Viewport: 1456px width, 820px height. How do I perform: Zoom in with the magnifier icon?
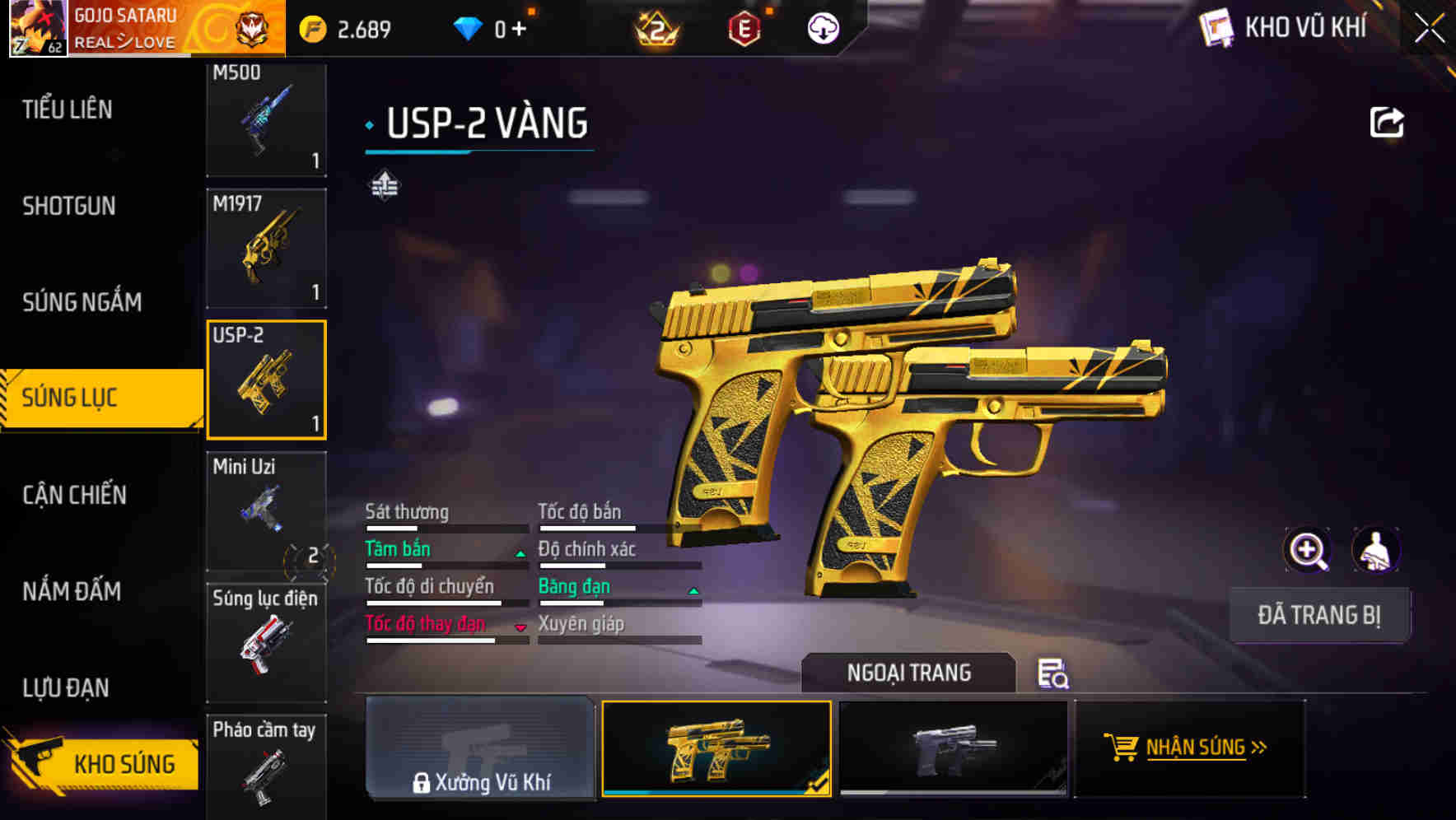point(1308,550)
